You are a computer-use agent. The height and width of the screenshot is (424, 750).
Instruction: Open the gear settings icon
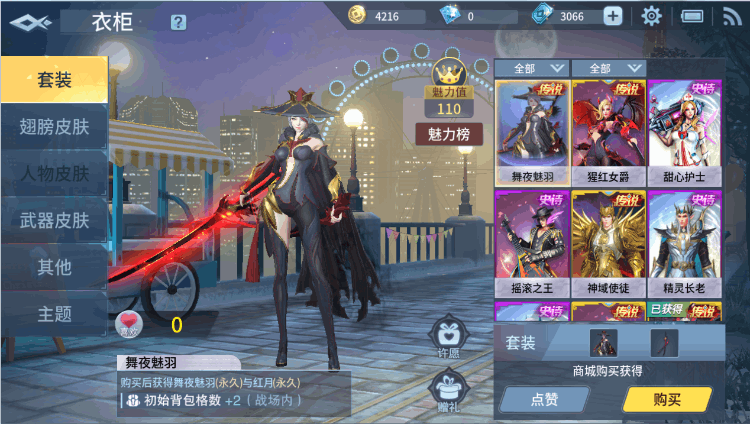click(x=652, y=16)
